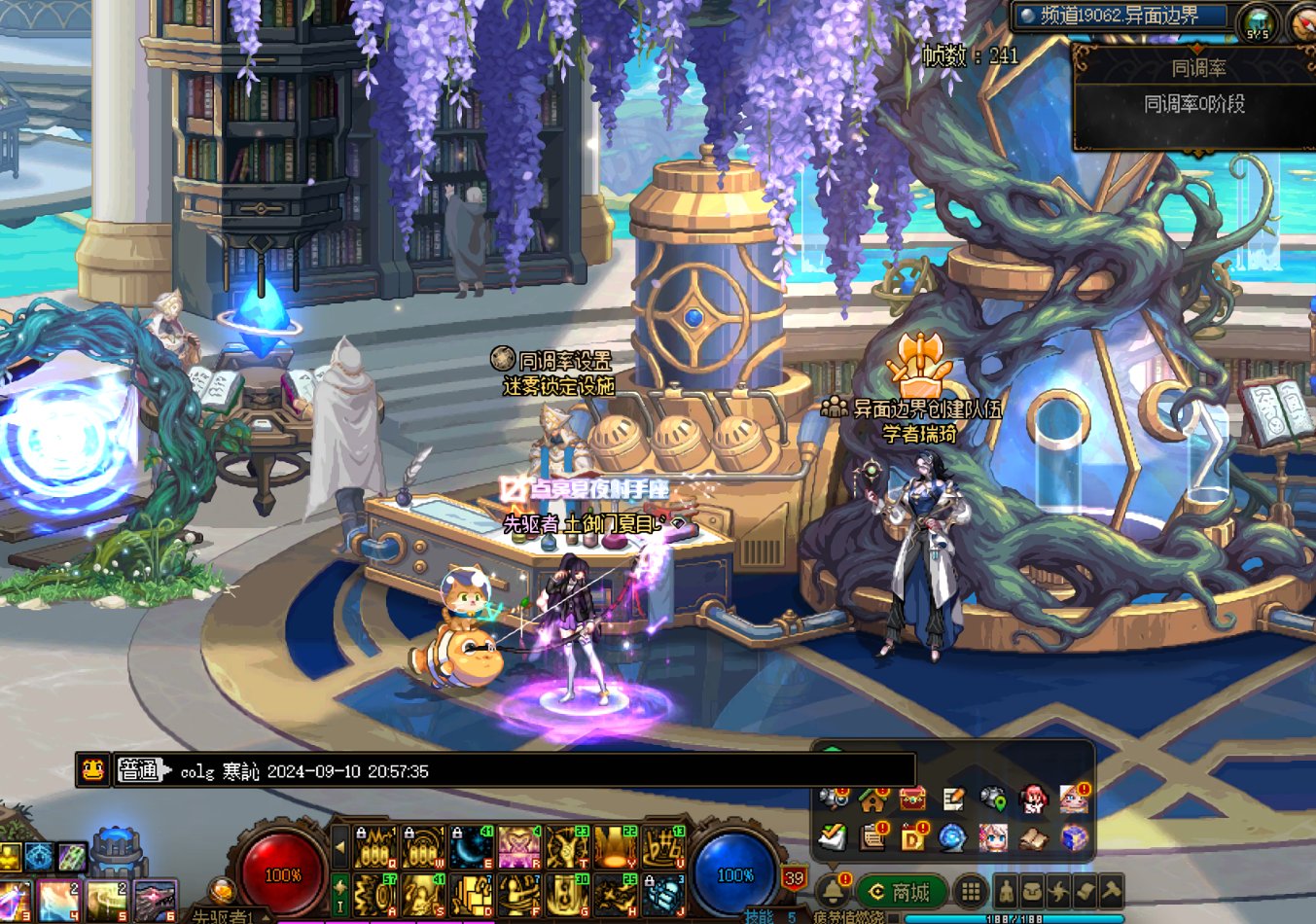Select the dragon head item in slot 6

click(x=154, y=901)
